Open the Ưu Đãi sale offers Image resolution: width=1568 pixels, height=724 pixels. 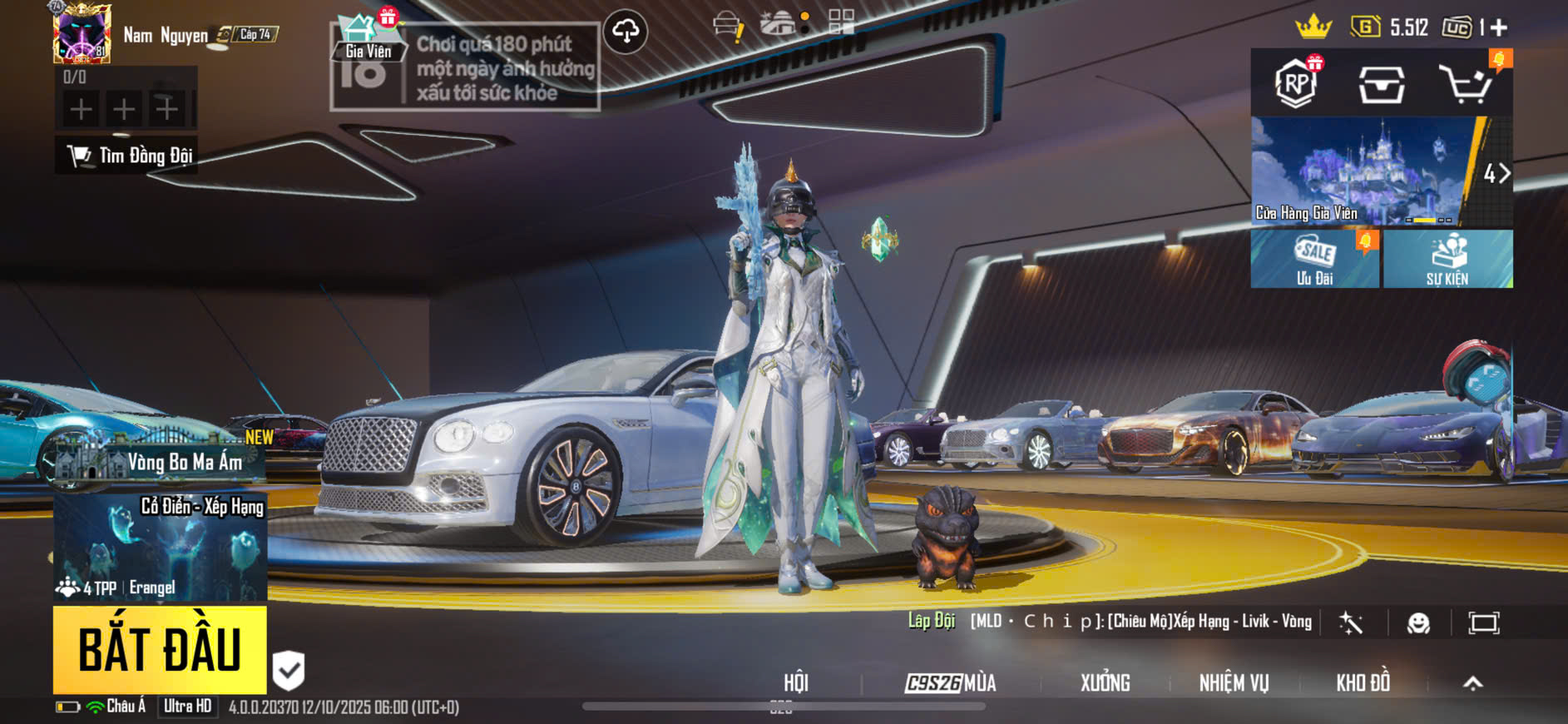click(1314, 259)
